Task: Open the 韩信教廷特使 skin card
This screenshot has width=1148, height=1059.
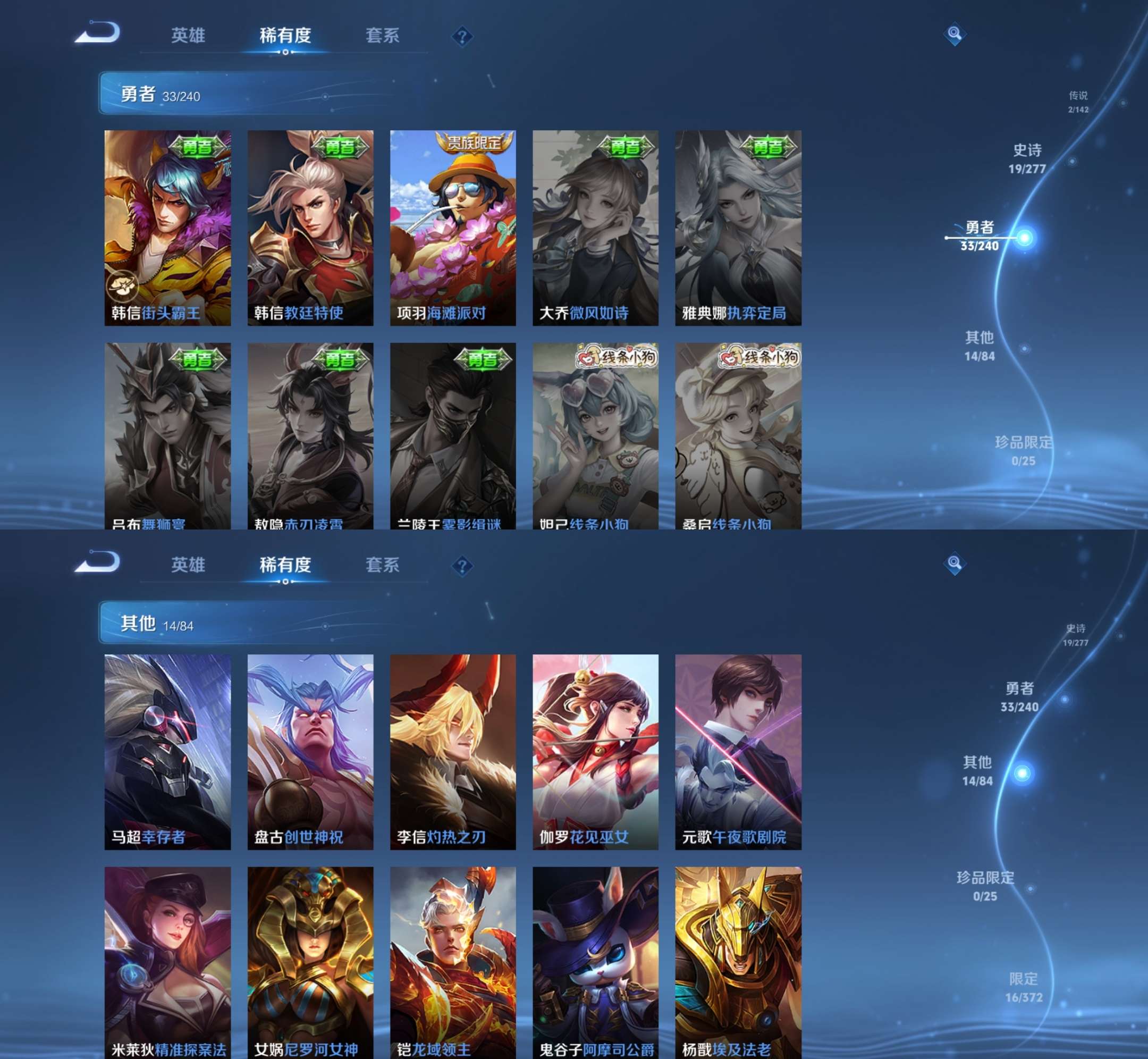Action: pyautogui.click(x=310, y=228)
